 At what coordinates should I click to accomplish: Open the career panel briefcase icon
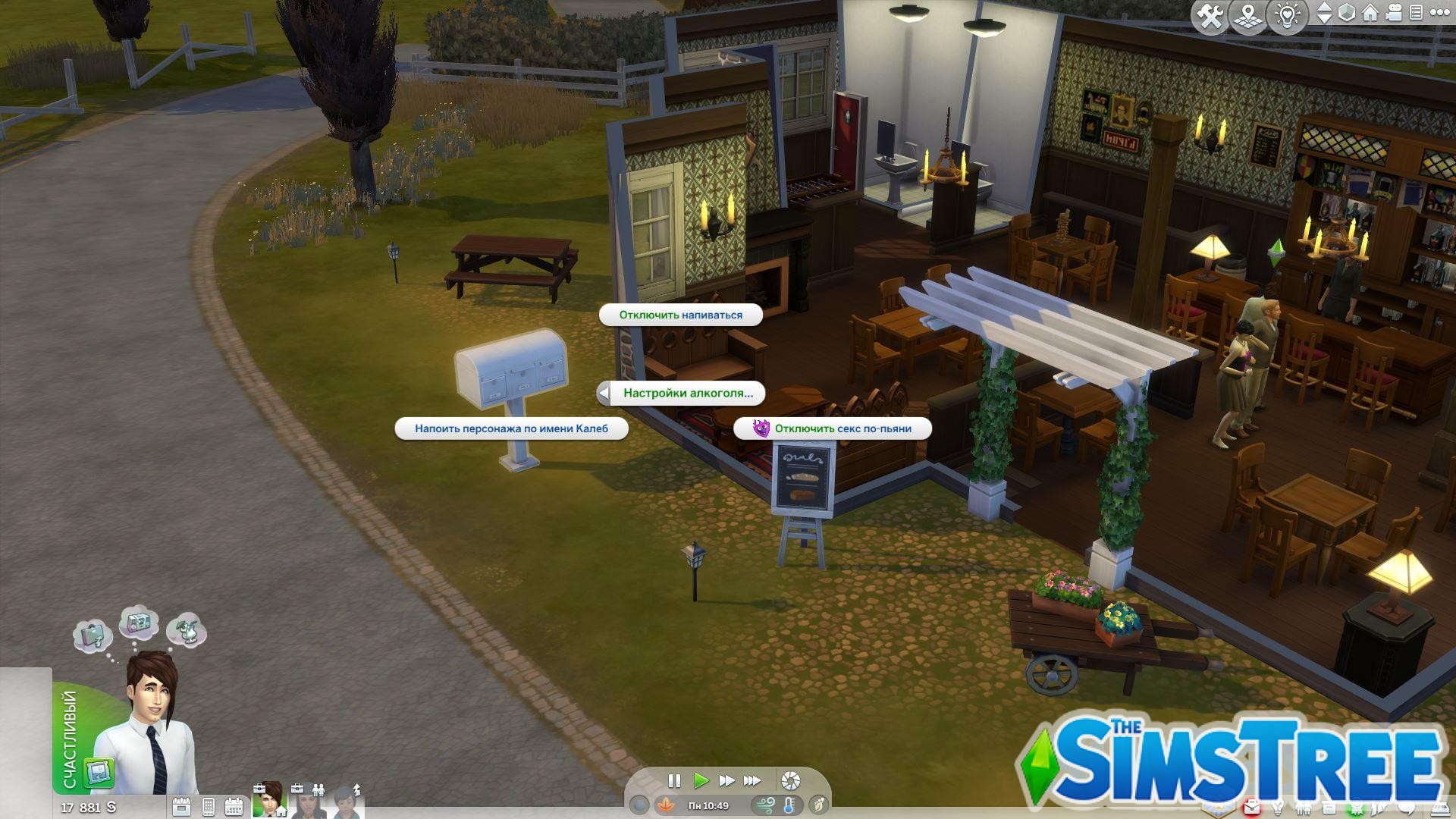(x=1251, y=808)
